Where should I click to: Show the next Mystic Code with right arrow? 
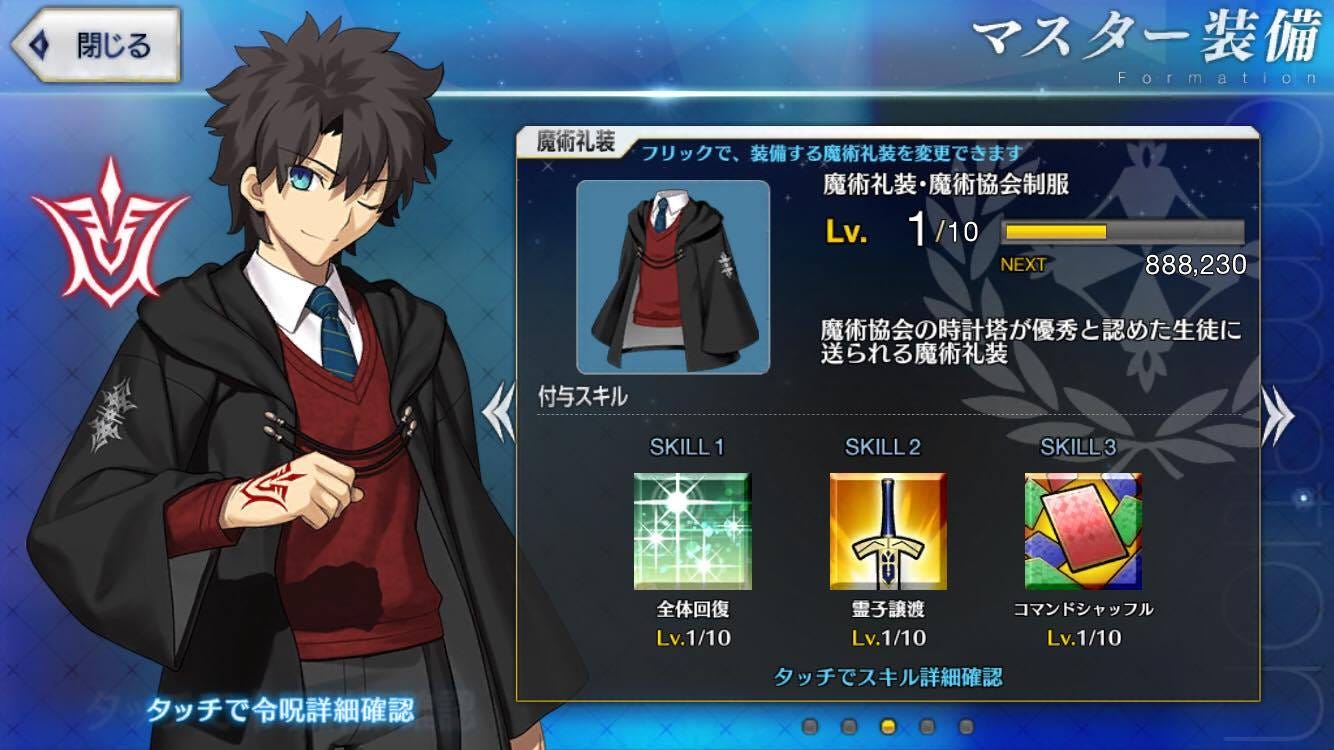tap(1277, 415)
